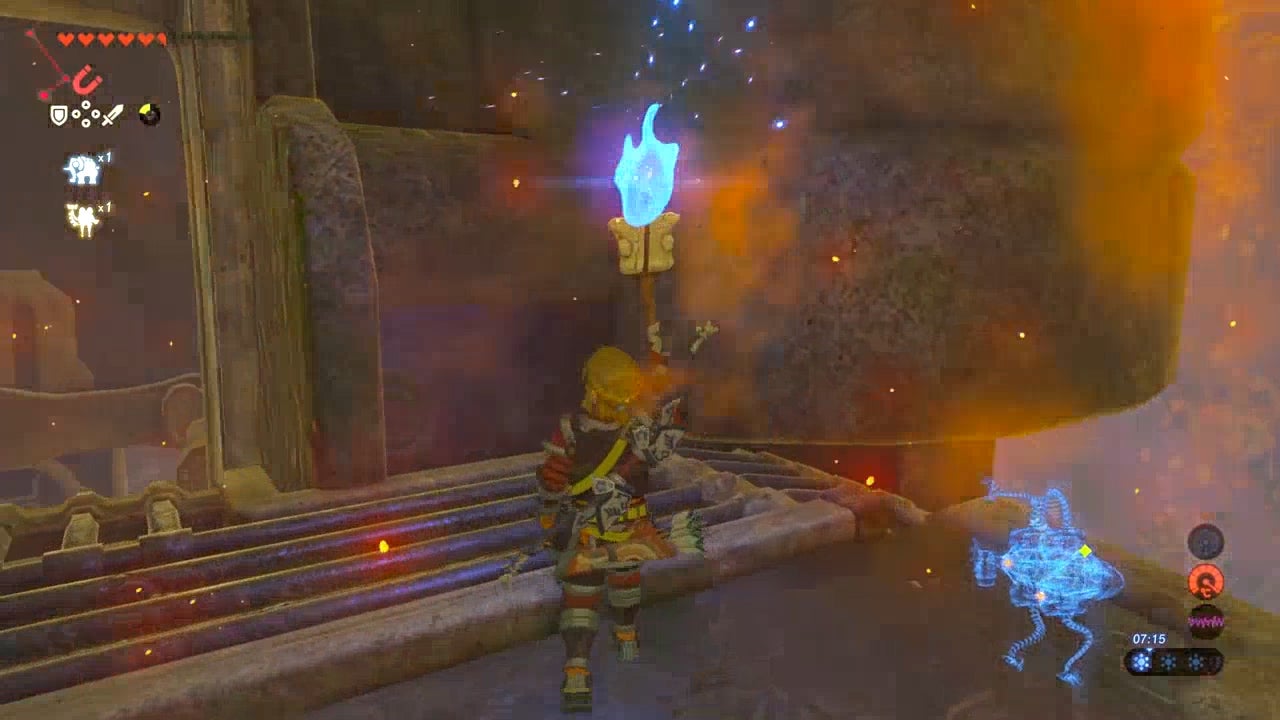Click the x1 counter beside the elephant icon

(x=105, y=158)
